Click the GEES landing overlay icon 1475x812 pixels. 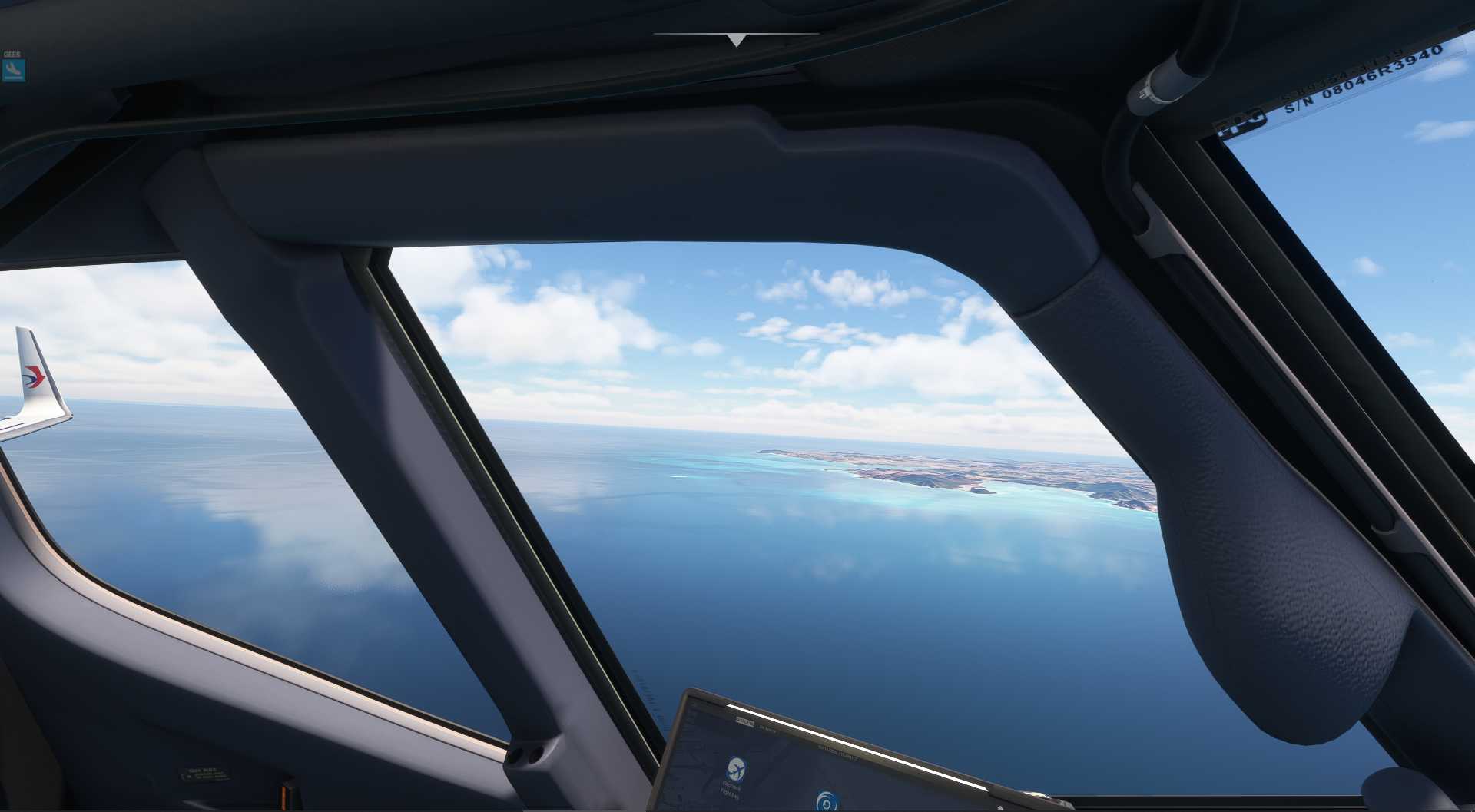click(13, 70)
